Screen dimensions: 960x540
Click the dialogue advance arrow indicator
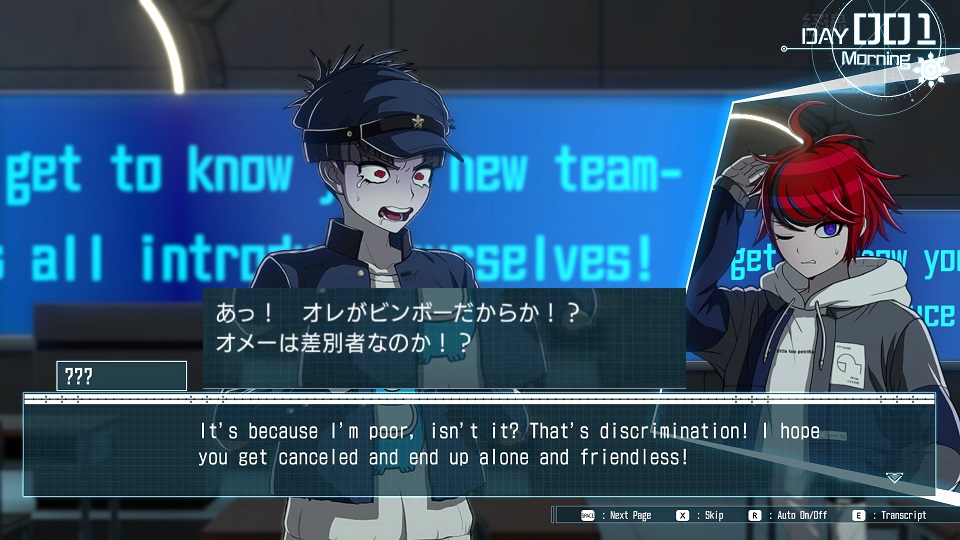(894, 478)
